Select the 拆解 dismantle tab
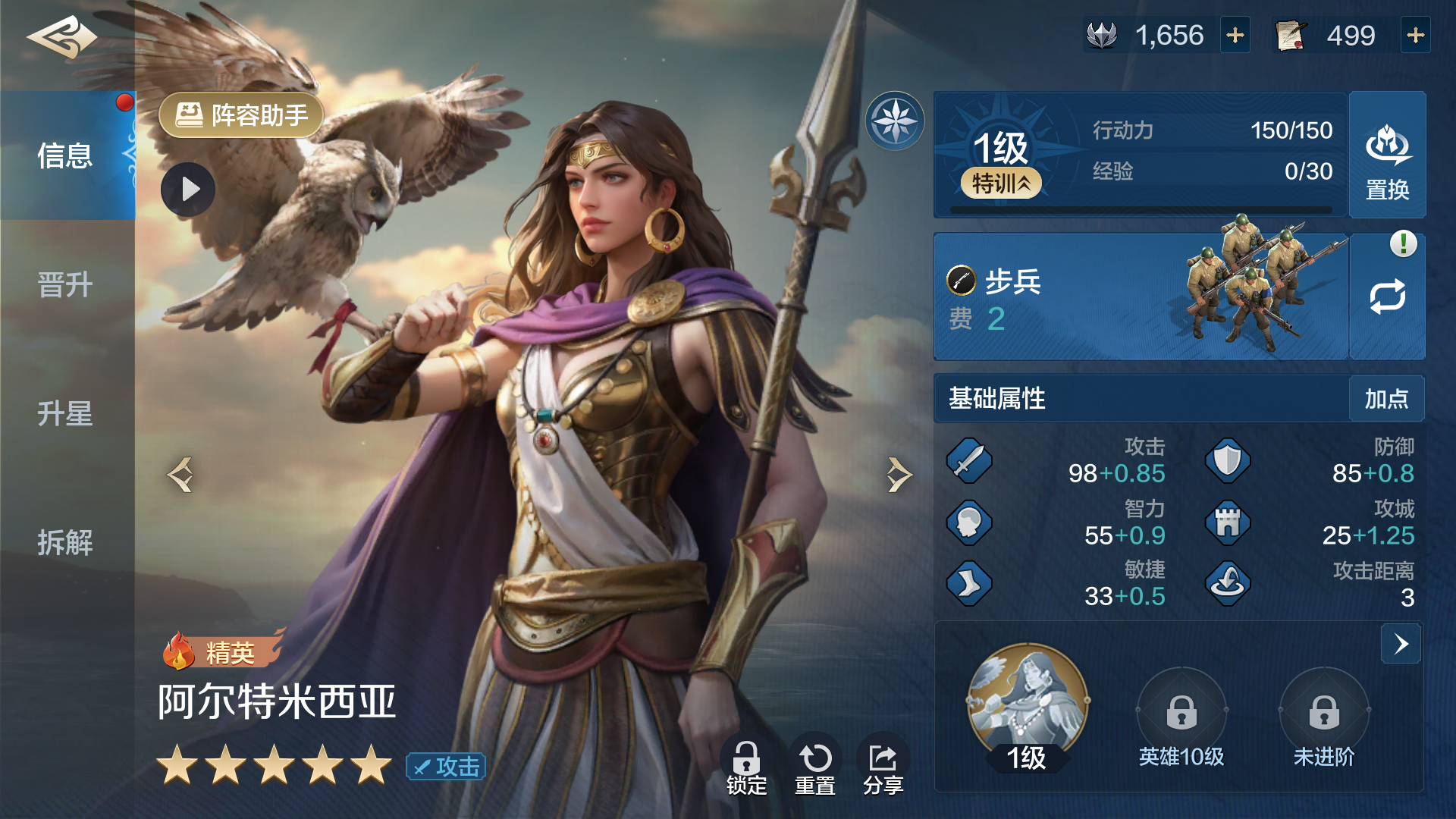This screenshot has width=1456, height=819. [x=66, y=543]
